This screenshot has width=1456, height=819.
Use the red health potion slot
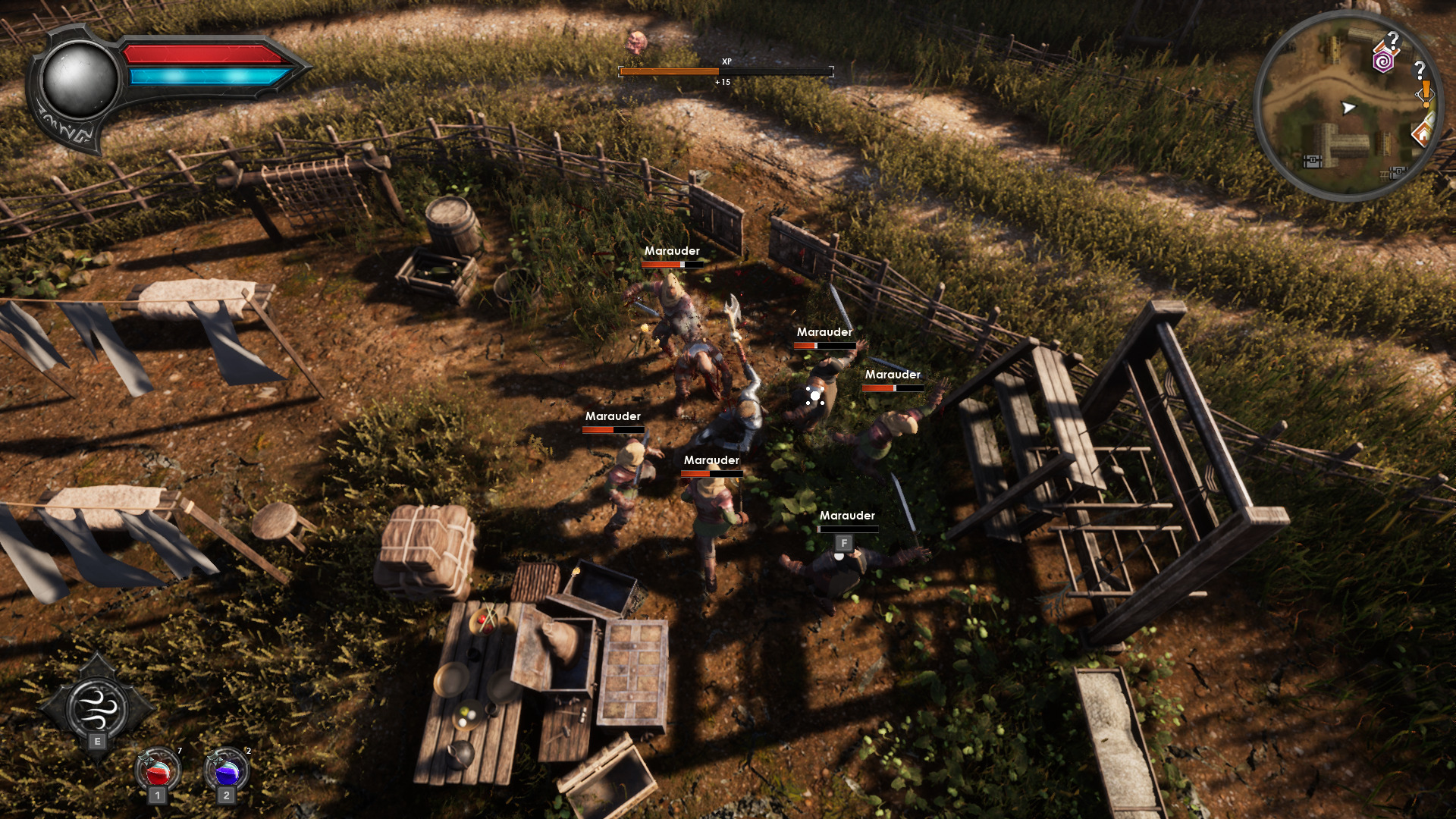click(x=158, y=771)
